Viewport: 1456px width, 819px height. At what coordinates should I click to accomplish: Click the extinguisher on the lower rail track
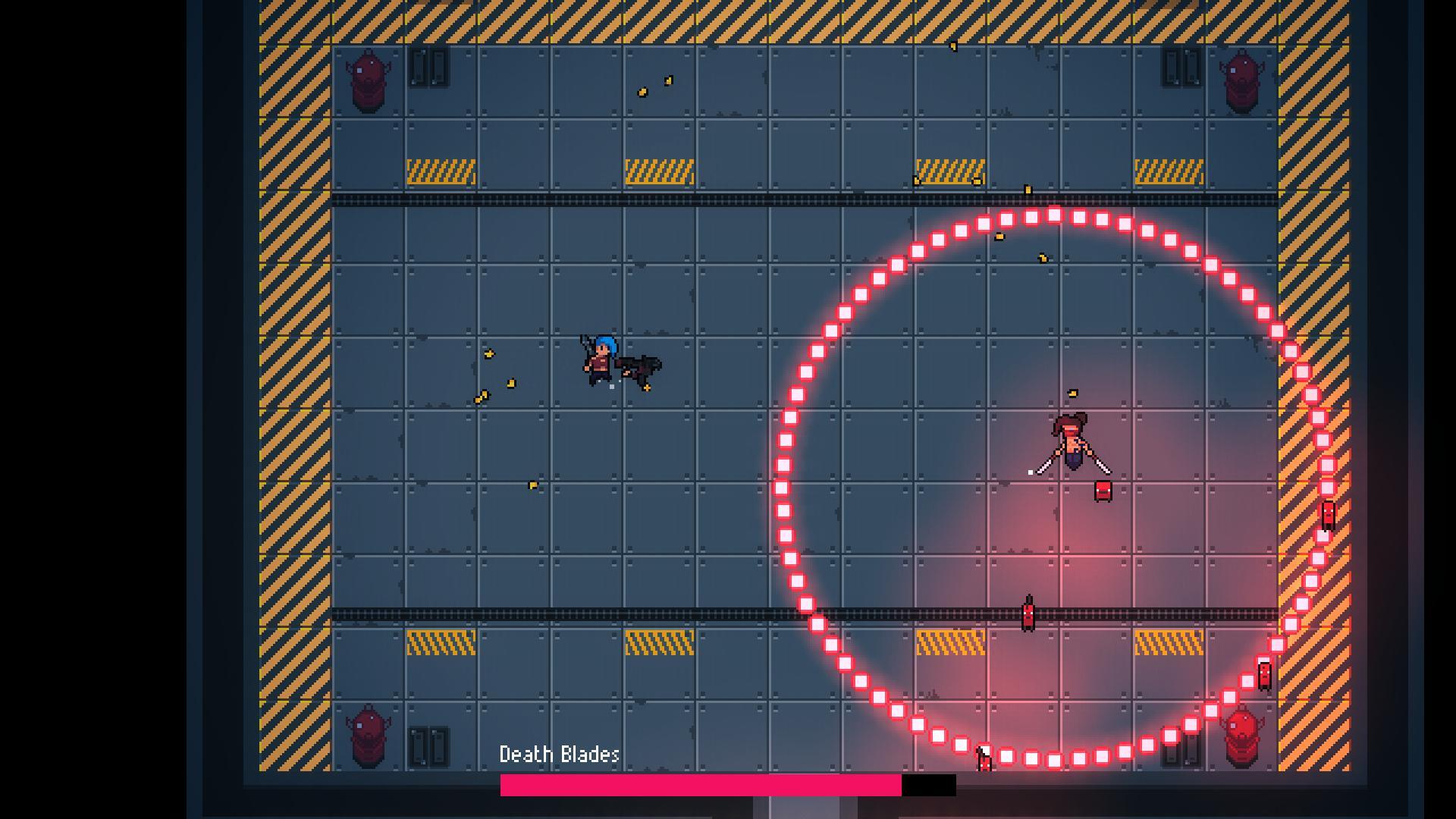[1028, 614]
